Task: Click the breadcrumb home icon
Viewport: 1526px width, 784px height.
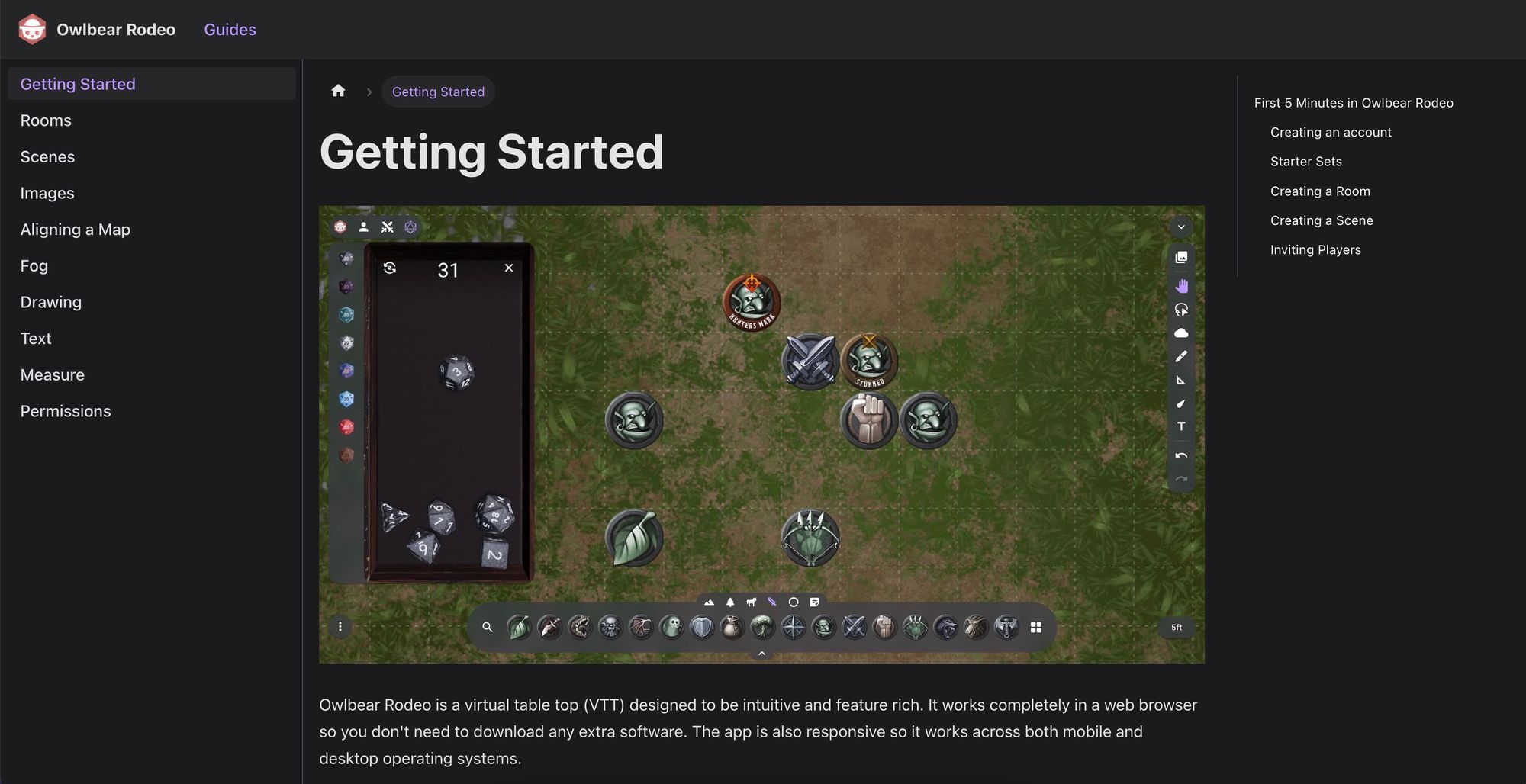Action: click(x=338, y=90)
